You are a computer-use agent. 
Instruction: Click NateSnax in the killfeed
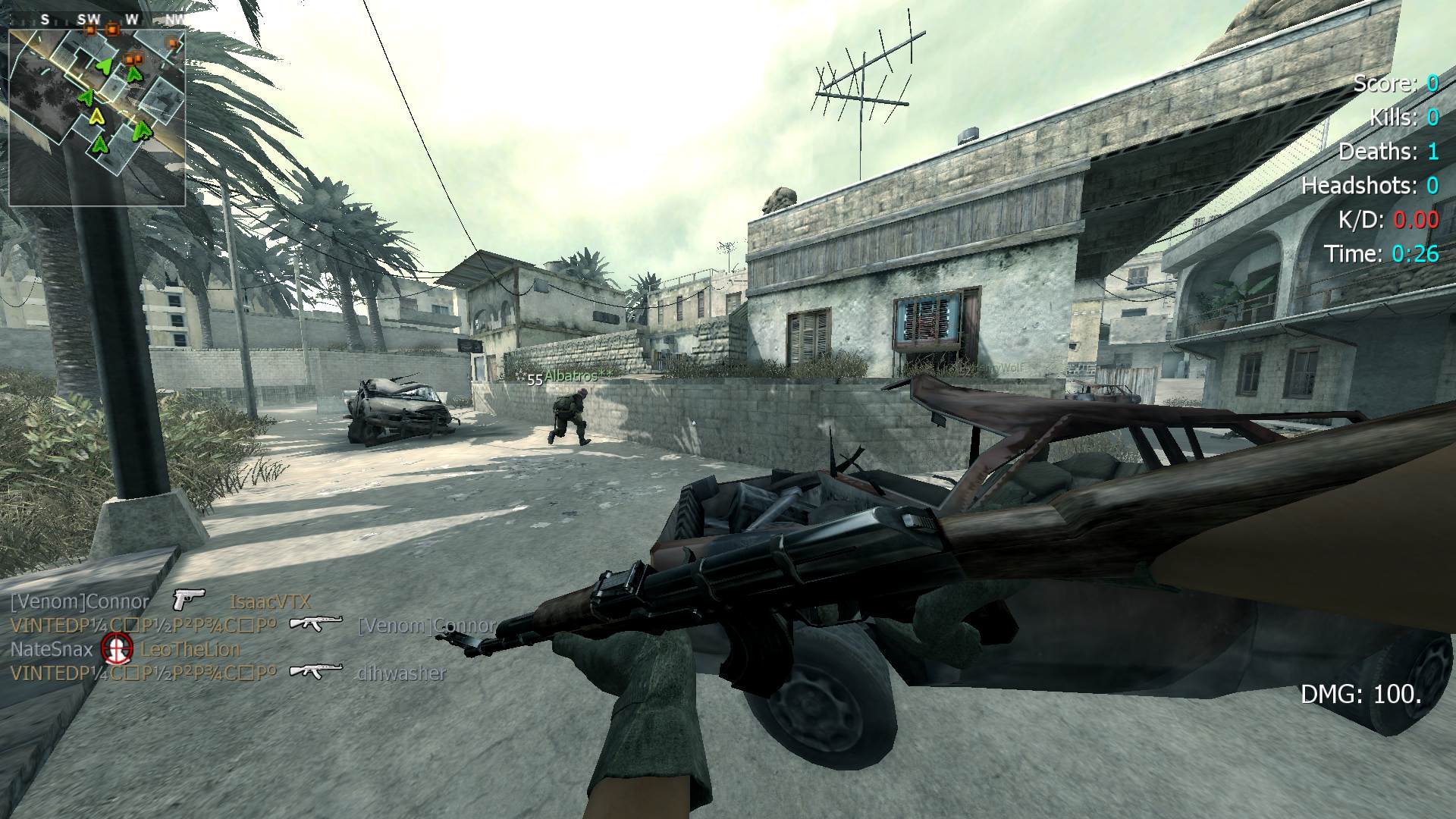click(52, 649)
